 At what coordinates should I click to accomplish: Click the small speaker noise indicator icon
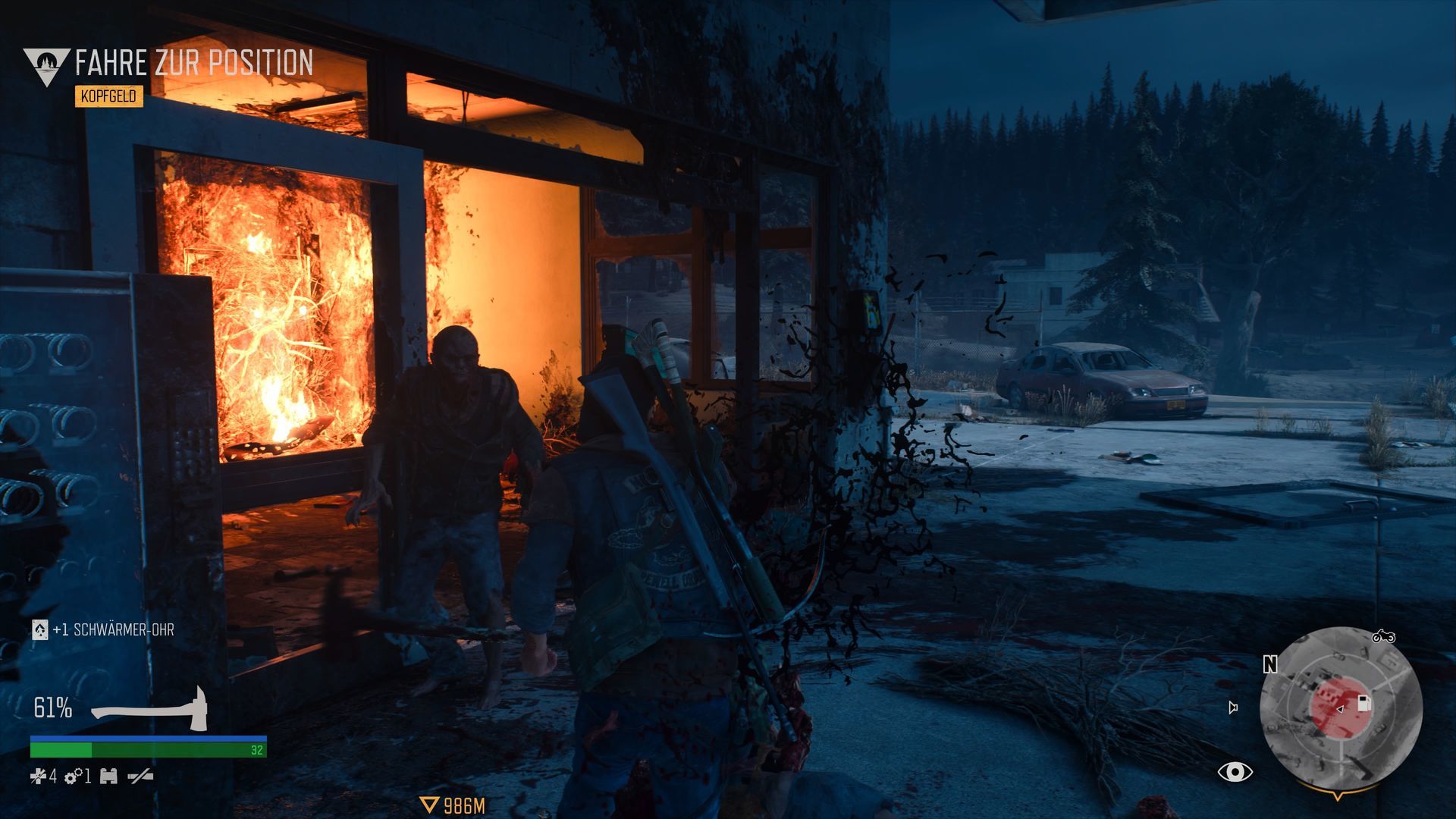coord(1233,708)
